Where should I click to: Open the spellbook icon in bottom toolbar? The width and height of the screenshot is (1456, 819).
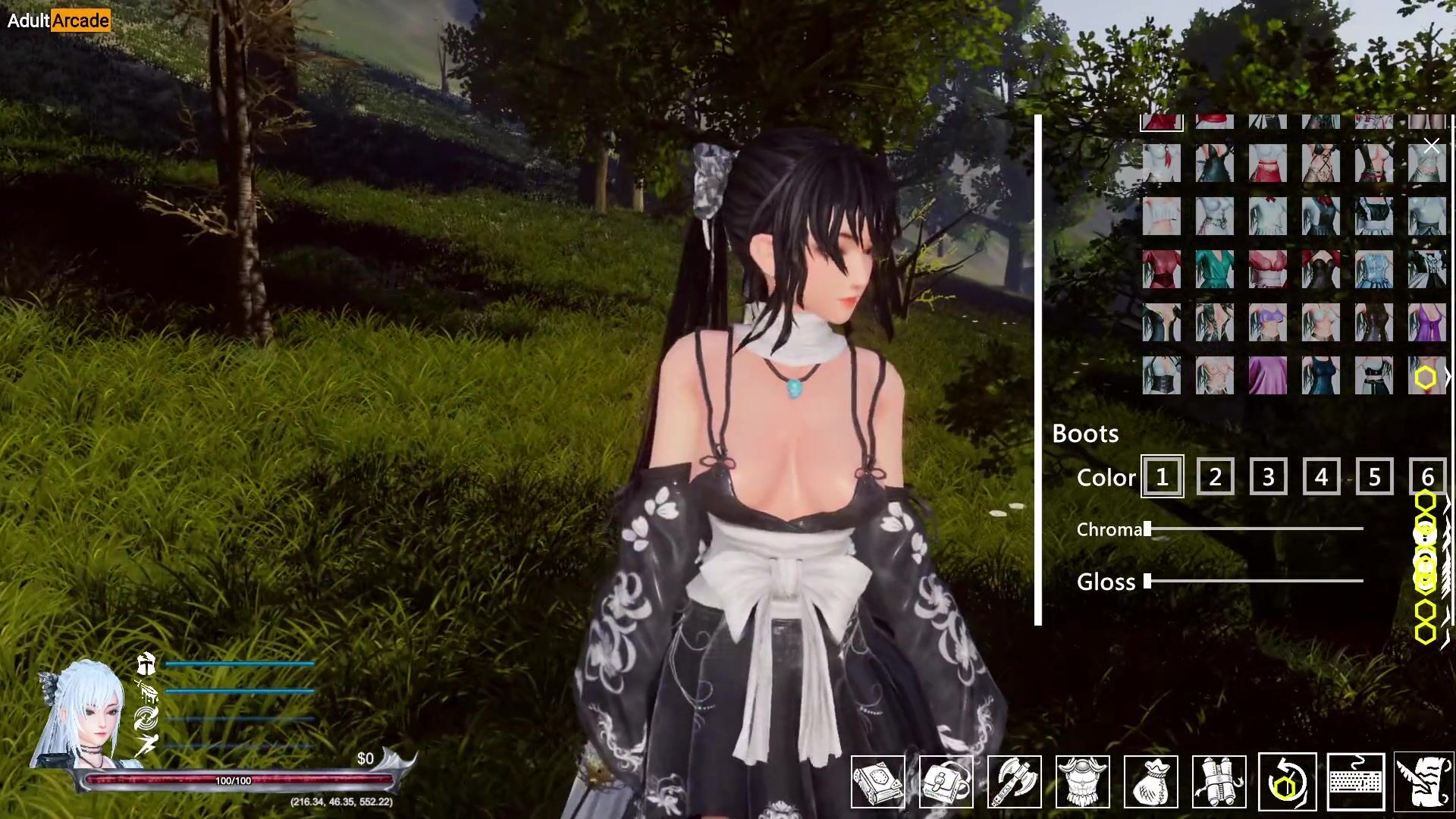(x=877, y=782)
